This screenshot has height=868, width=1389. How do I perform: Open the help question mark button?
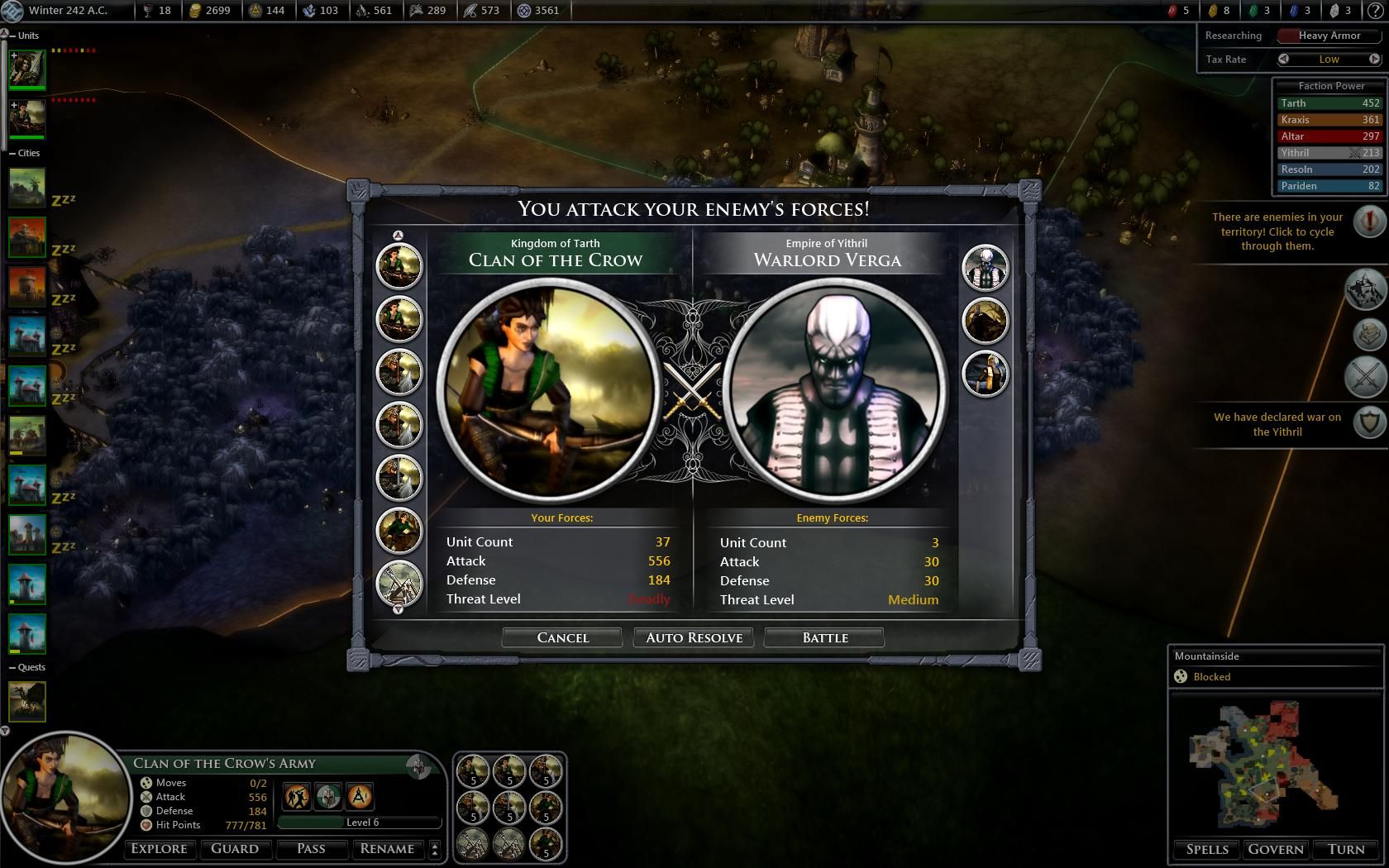(x=1376, y=11)
